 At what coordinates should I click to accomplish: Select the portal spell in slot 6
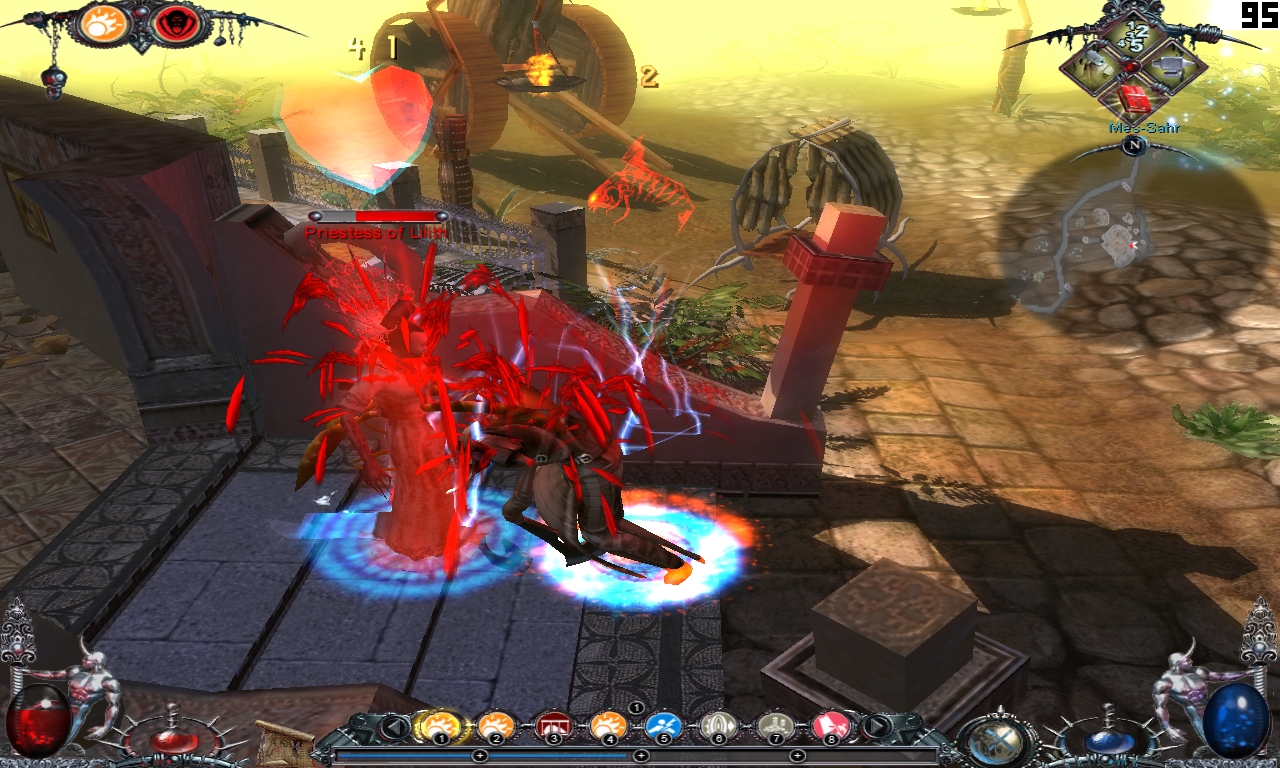pyautogui.click(x=720, y=728)
